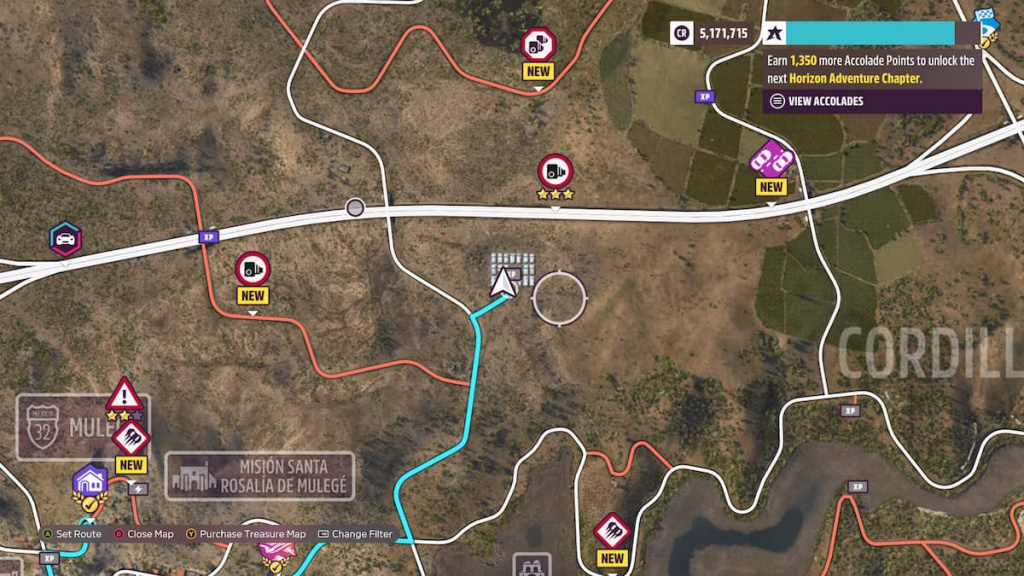Open the purple player house marker
The height and width of the screenshot is (576, 1024).
tap(90, 481)
